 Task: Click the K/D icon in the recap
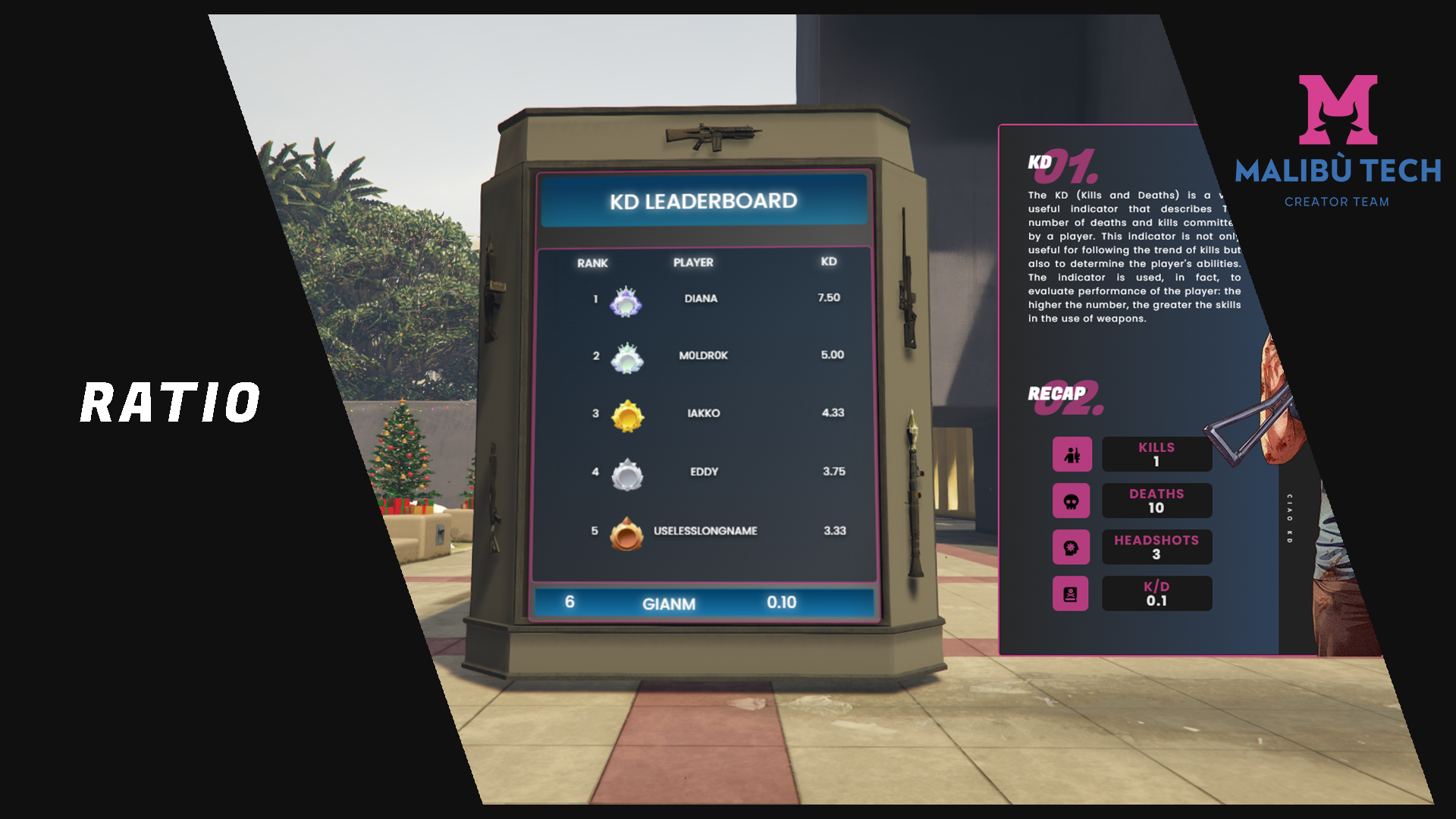tap(1070, 594)
